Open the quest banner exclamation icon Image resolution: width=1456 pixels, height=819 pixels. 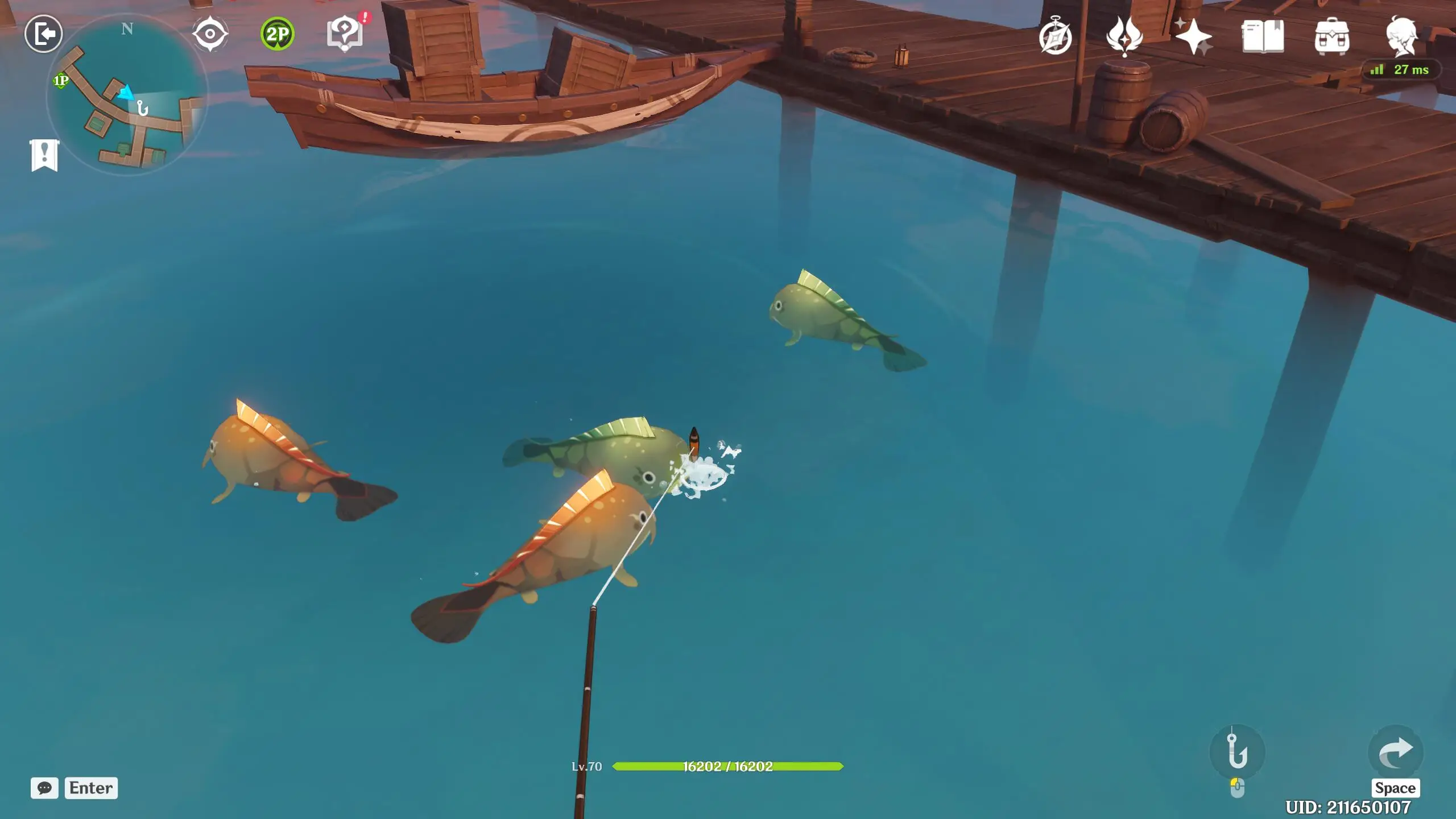click(x=44, y=155)
